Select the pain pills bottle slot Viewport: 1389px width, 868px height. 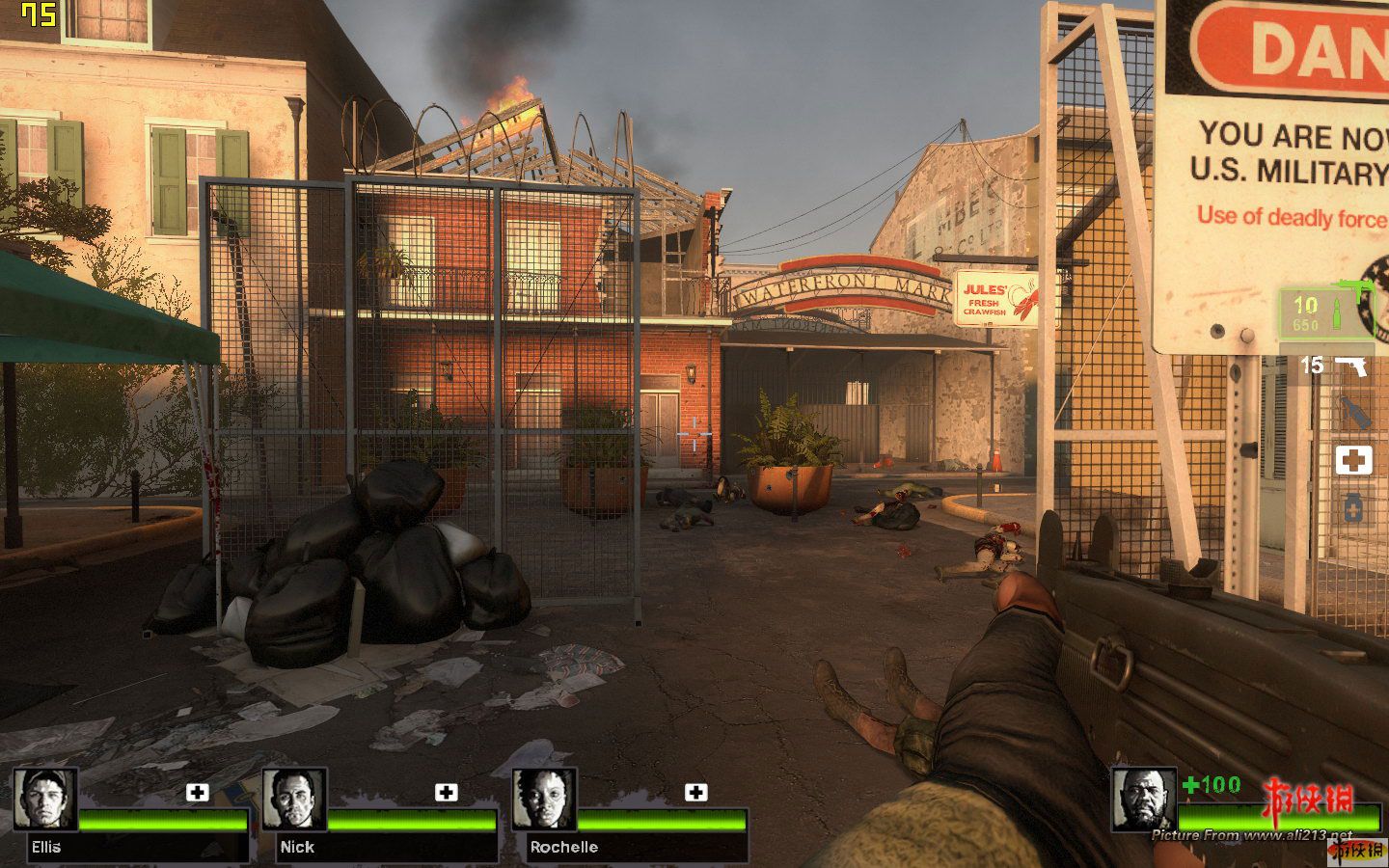point(1353,507)
